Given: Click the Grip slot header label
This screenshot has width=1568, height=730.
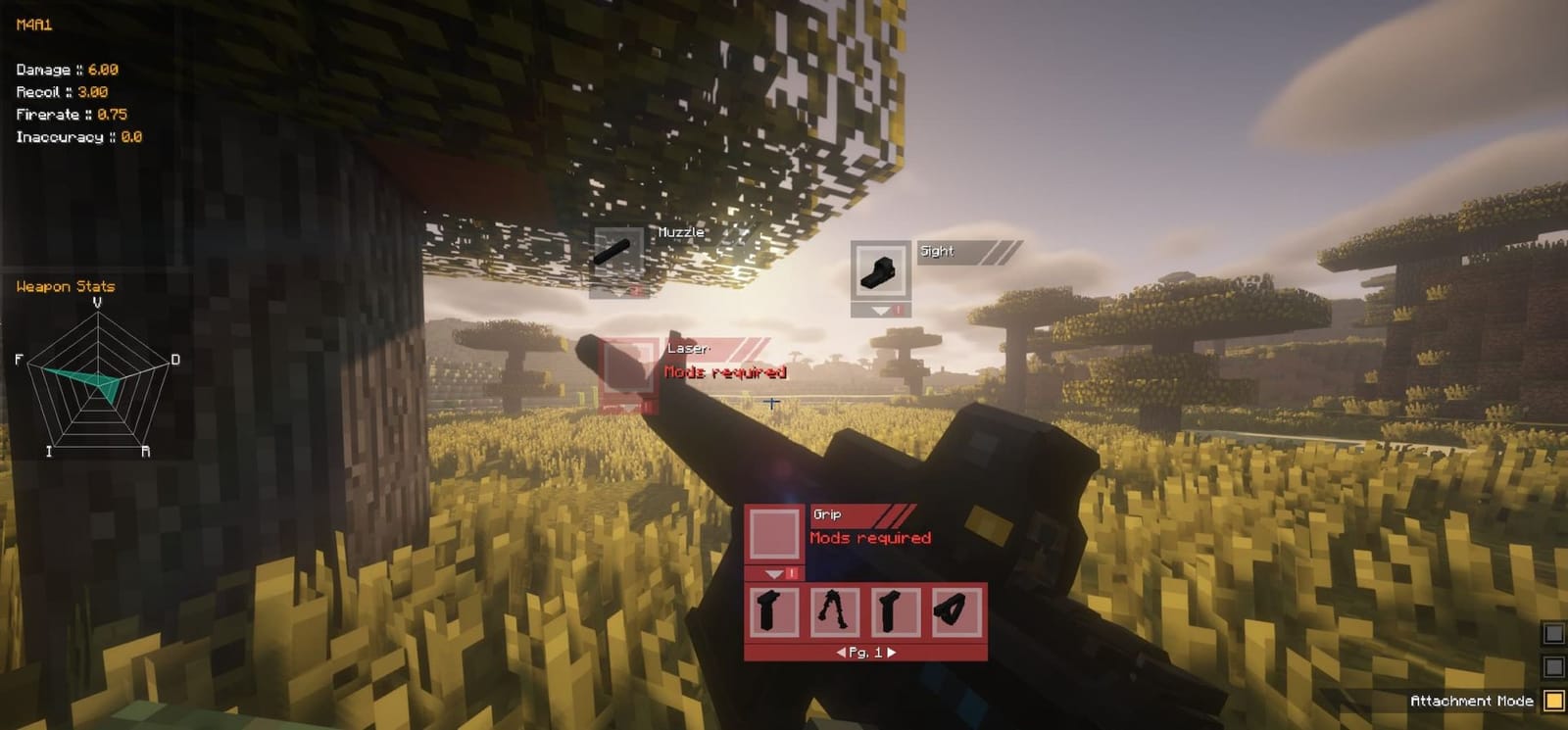Looking at the screenshot, I should [x=828, y=512].
